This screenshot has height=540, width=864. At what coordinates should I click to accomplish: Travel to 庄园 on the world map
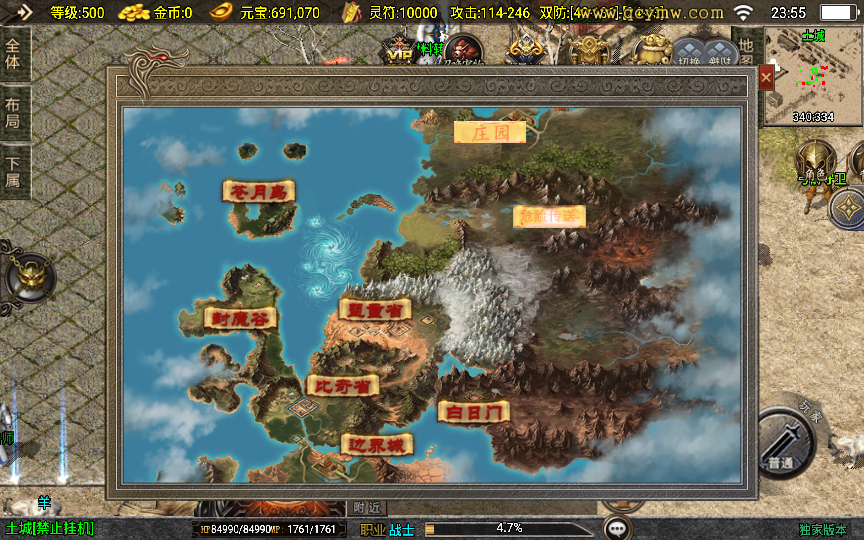pos(490,132)
